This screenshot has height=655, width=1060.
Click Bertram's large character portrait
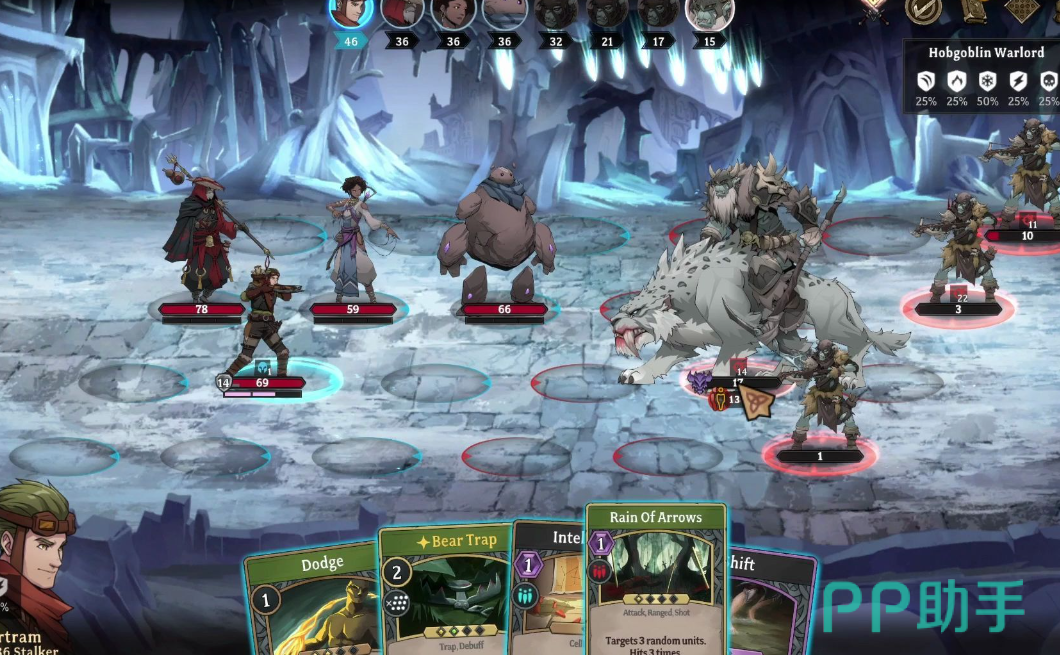[x=45, y=560]
